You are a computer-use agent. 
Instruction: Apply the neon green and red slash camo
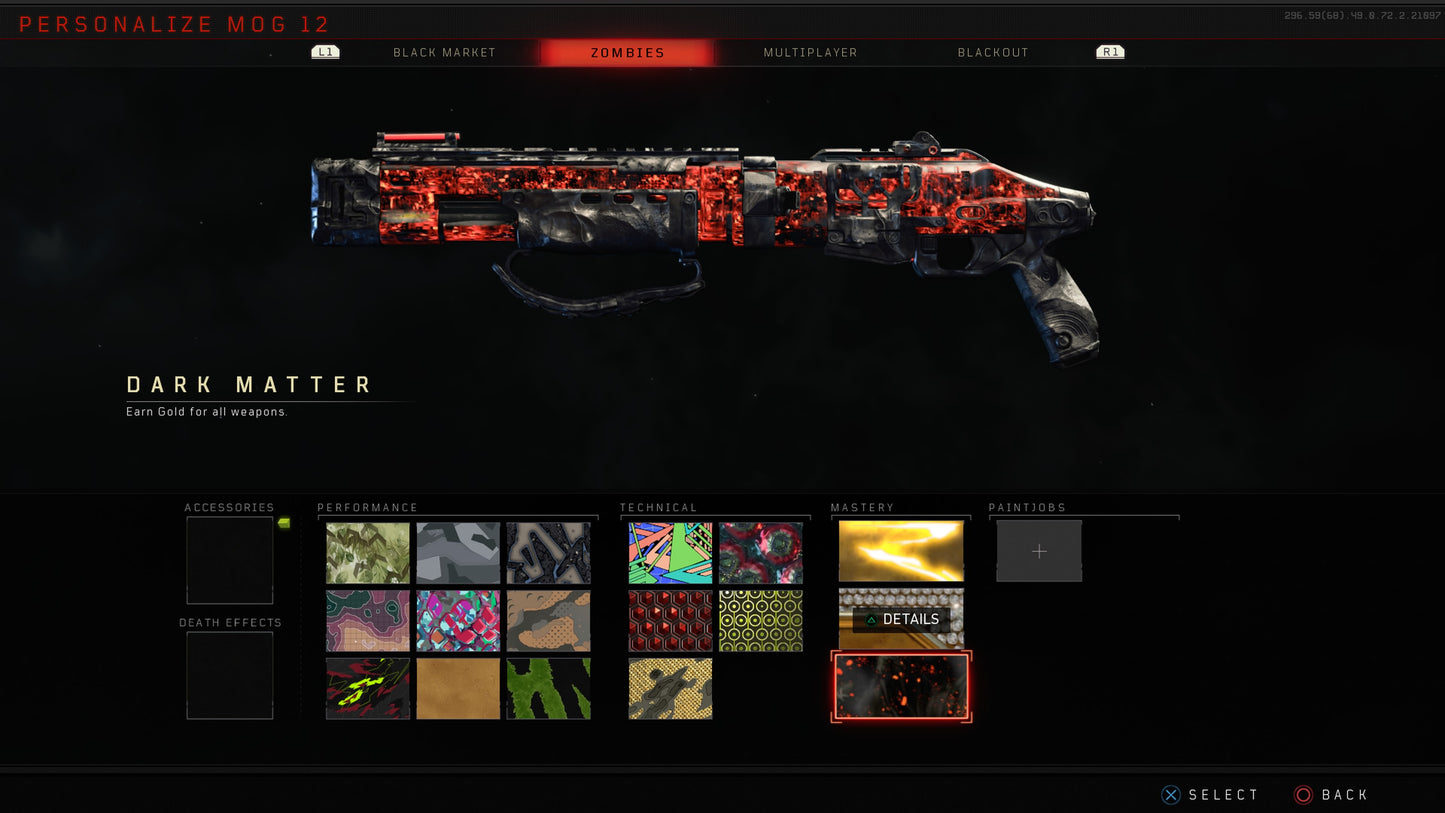click(x=368, y=688)
